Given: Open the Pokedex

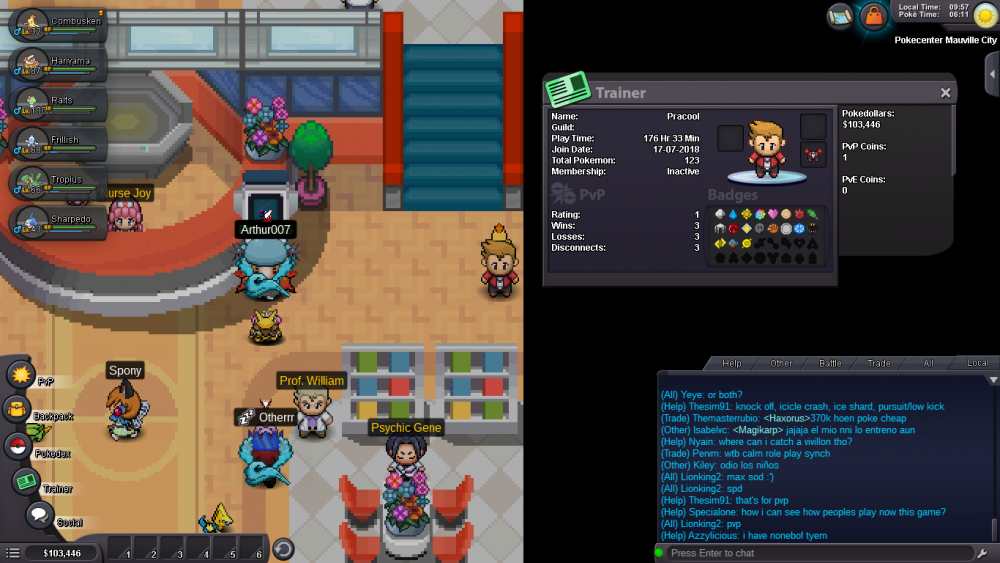Looking at the screenshot, I should coord(18,447).
